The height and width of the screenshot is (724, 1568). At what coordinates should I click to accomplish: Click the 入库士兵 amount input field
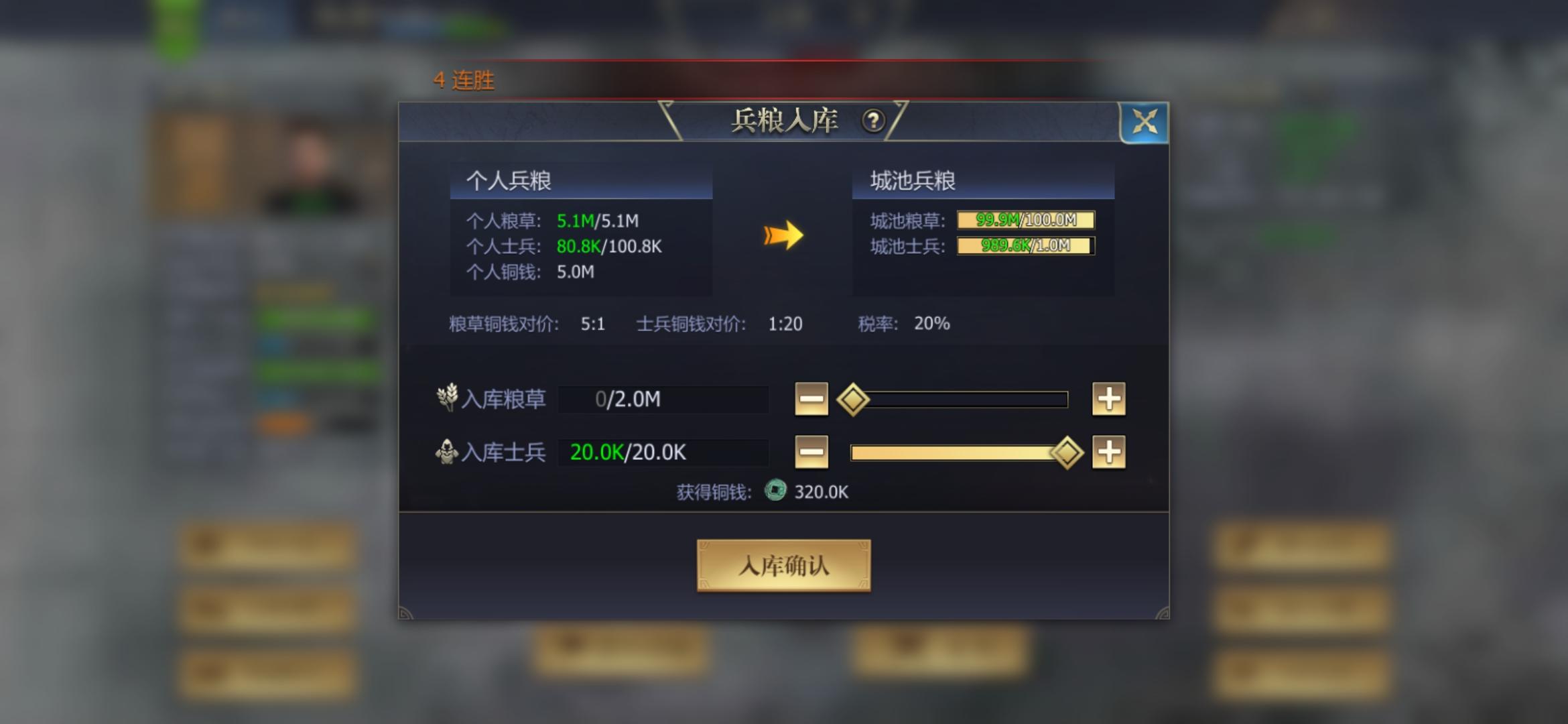(663, 452)
